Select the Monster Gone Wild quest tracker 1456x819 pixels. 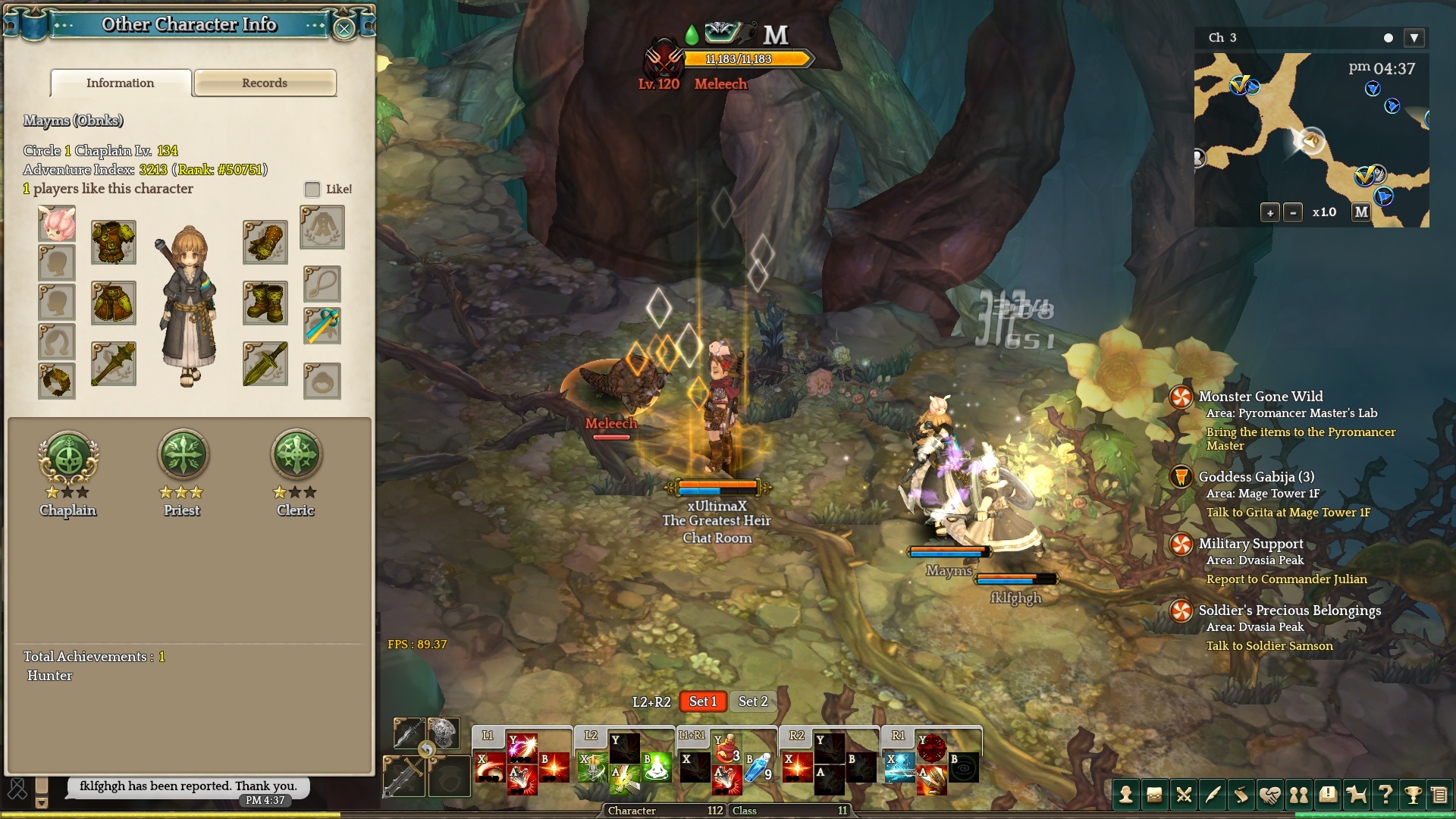click(x=1260, y=397)
